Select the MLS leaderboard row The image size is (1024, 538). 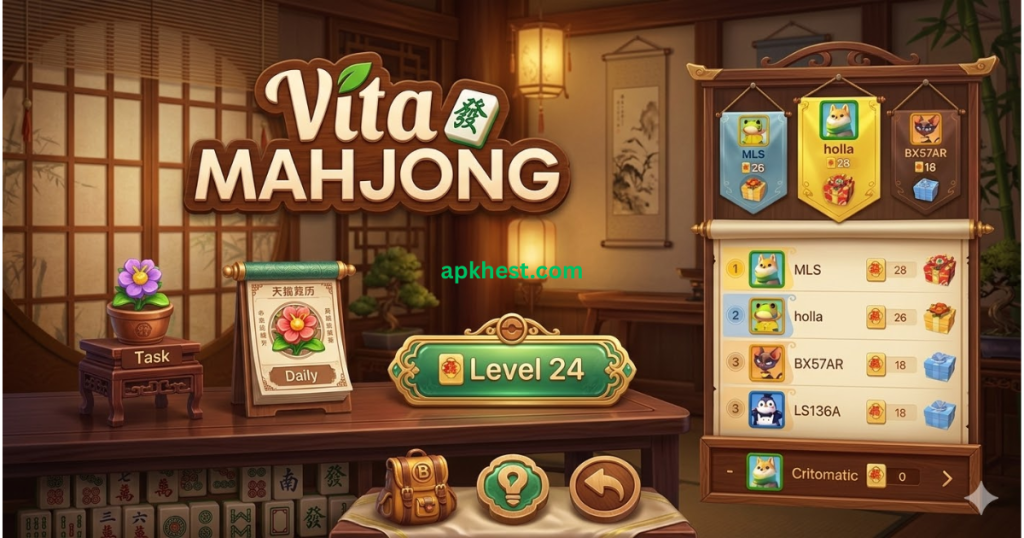[840, 270]
